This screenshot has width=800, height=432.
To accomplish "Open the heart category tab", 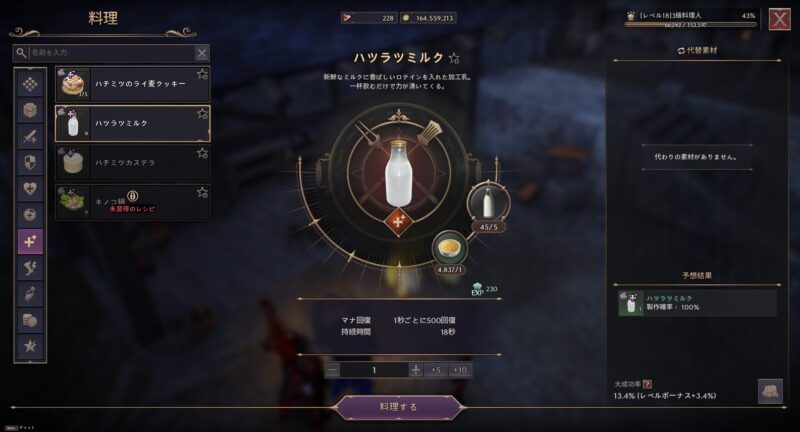I will tap(30, 189).
